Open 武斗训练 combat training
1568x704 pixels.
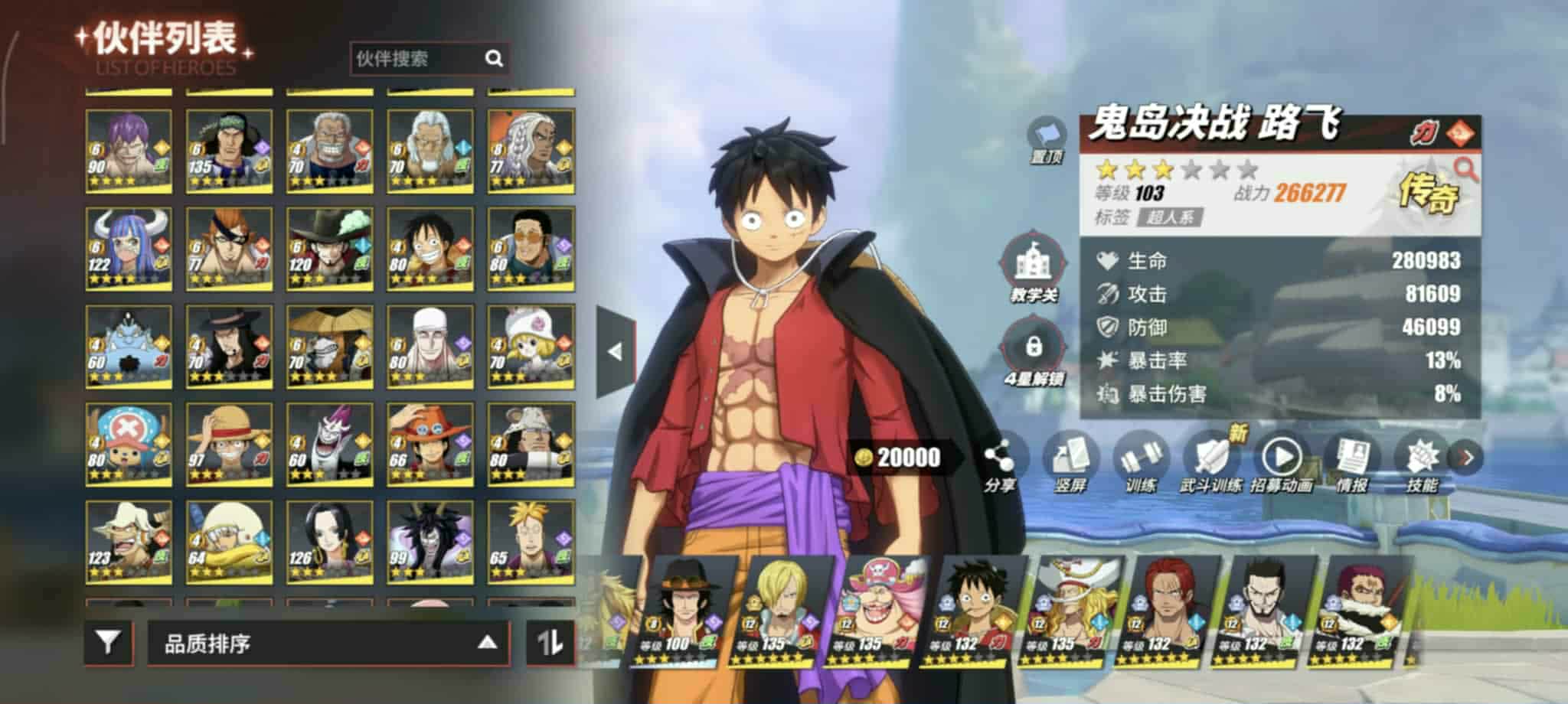1210,462
